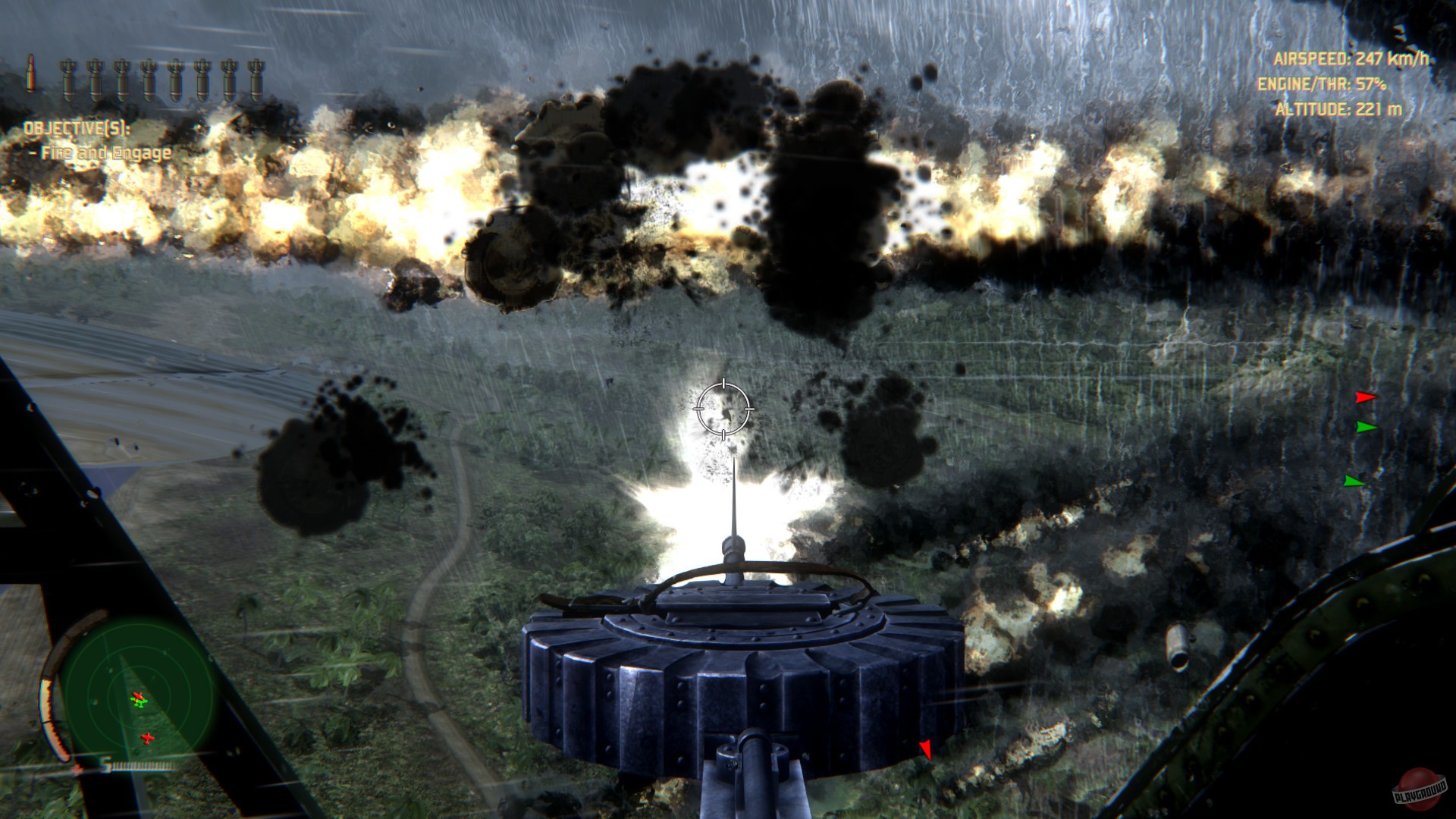The height and width of the screenshot is (819, 1456).
Task: Click the lower red enemy plane on the radar
Action: pos(147,737)
